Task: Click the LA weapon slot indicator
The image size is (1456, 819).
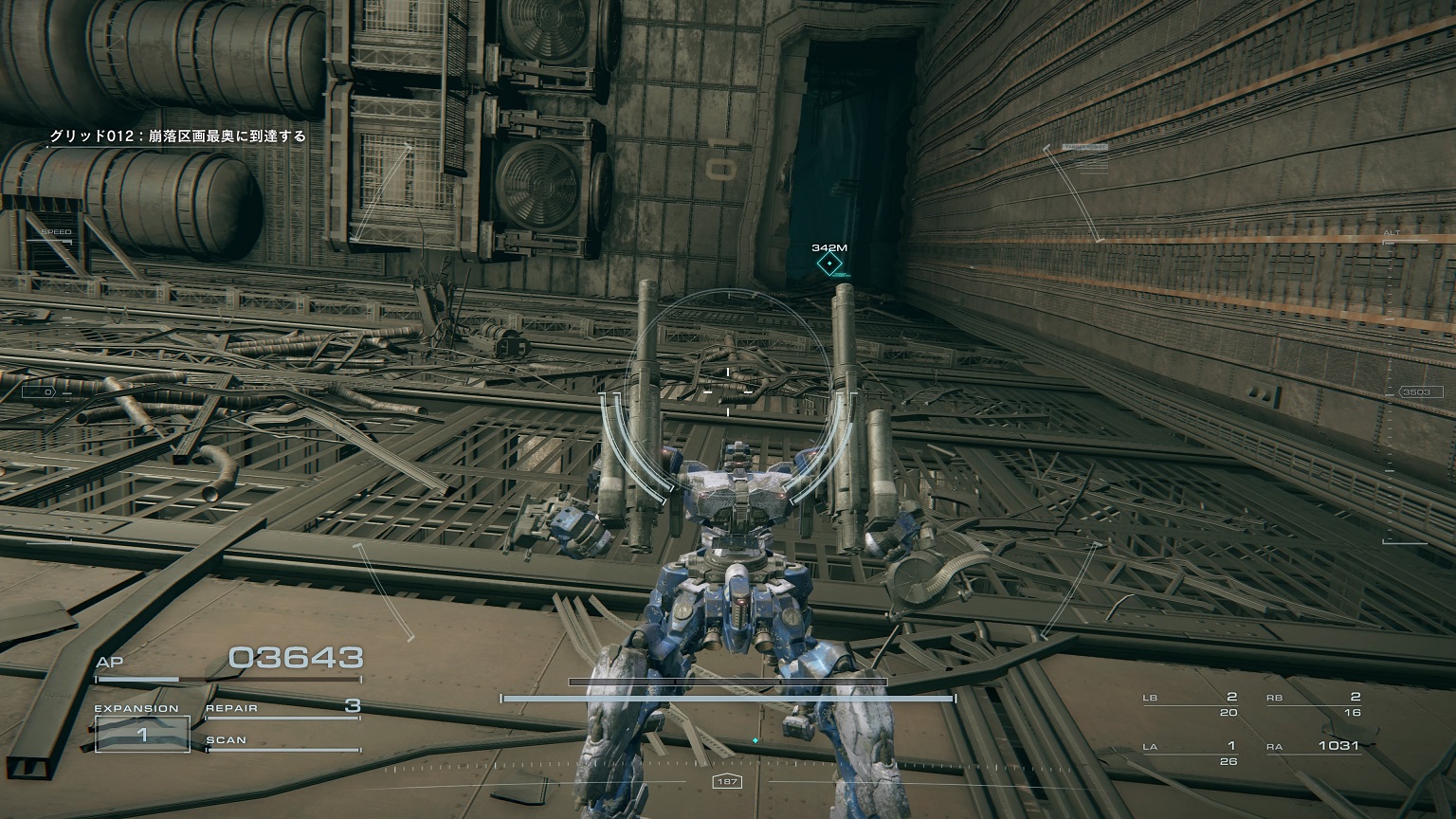Action: point(1189,746)
